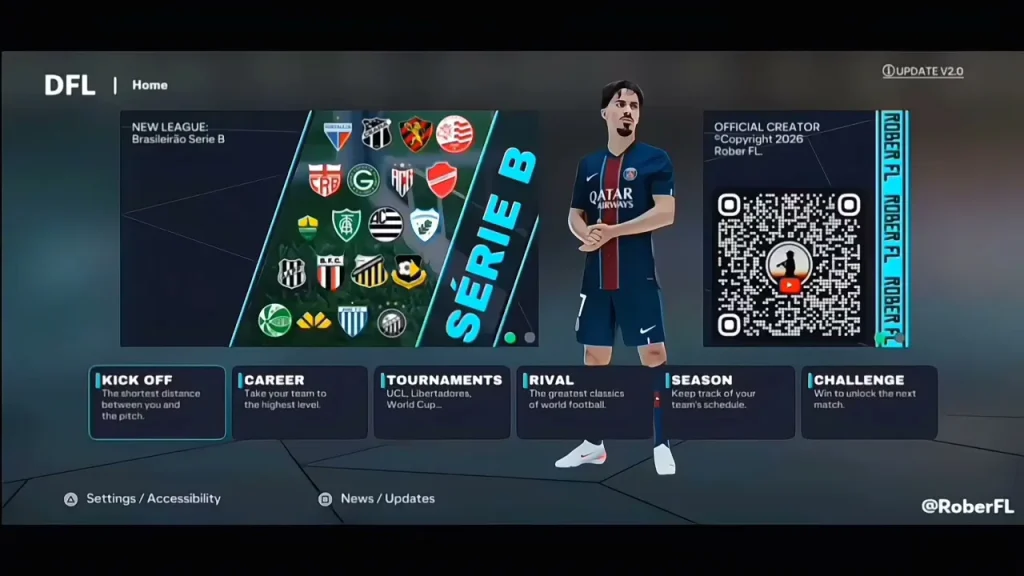Open the Update V2.0 info link

tap(923, 72)
